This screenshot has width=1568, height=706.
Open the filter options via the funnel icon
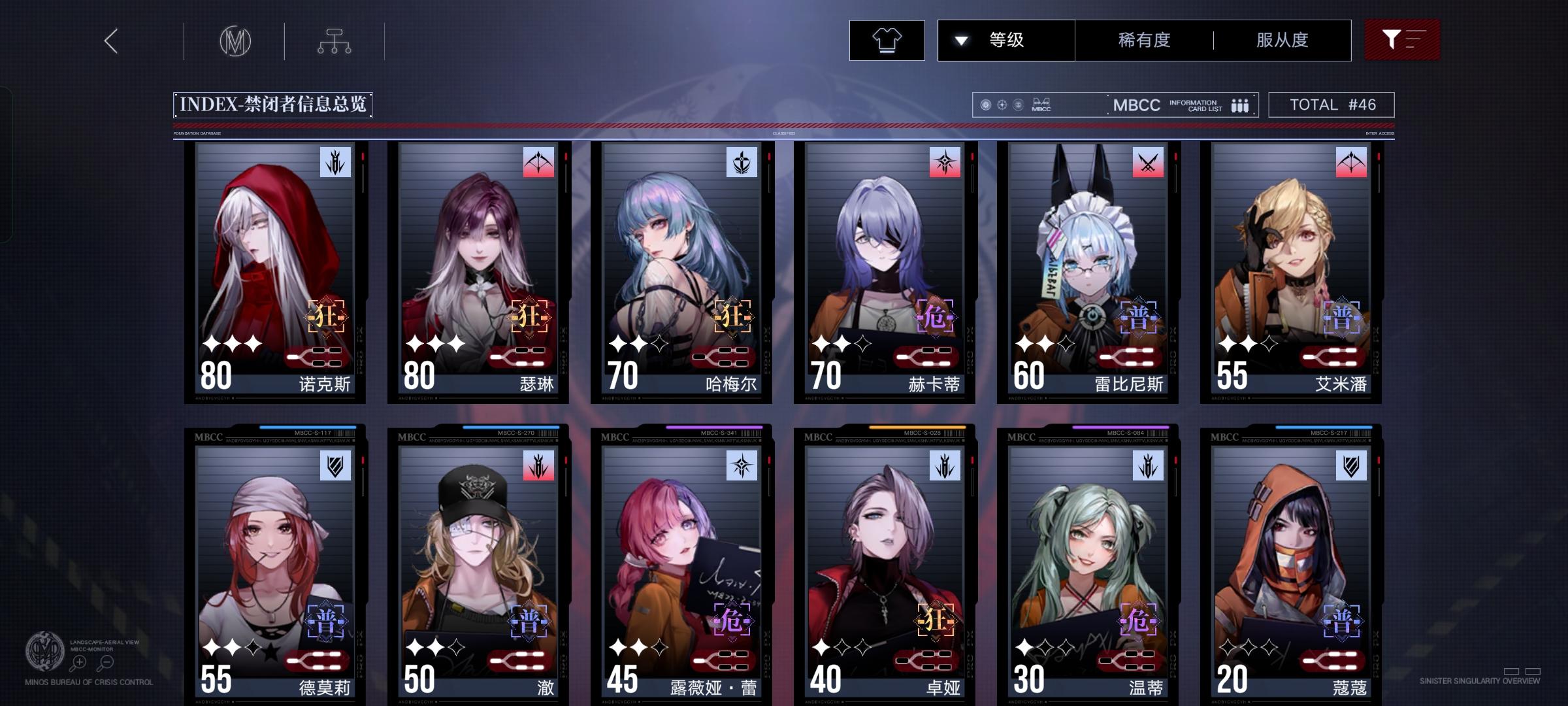click(1402, 40)
